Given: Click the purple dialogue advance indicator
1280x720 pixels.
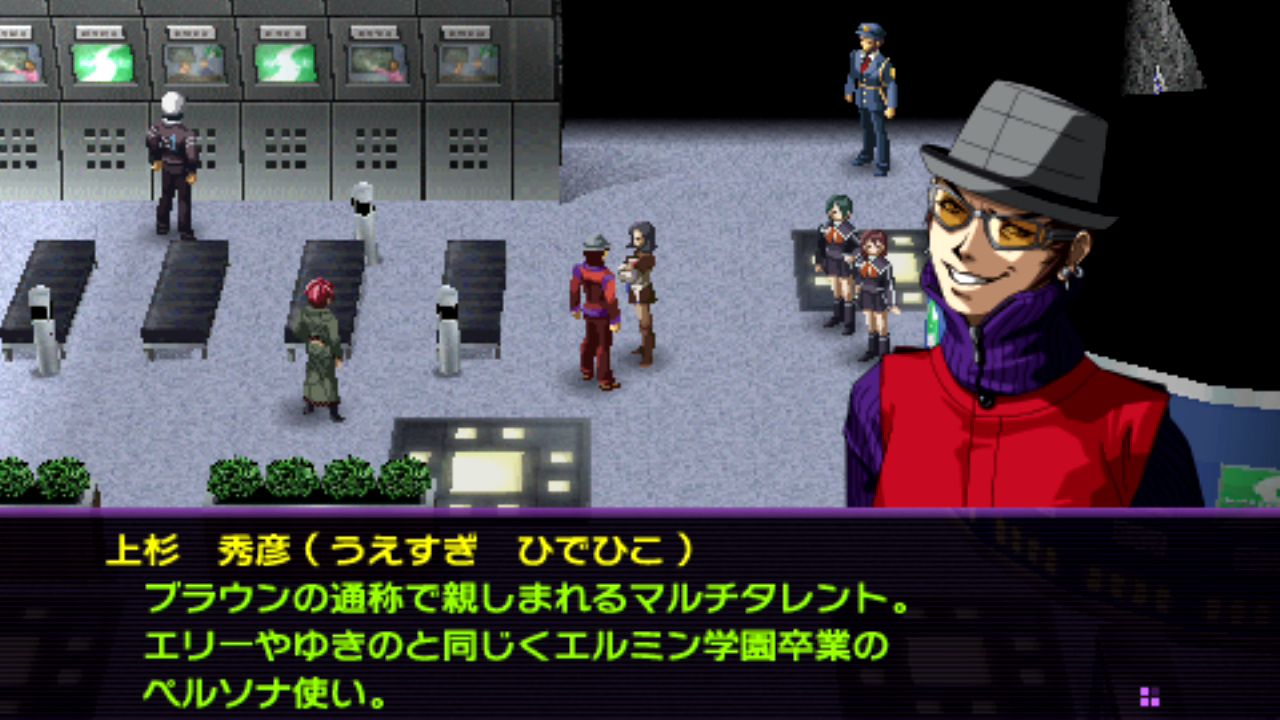Looking at the screenshot, I should 1149,696.
